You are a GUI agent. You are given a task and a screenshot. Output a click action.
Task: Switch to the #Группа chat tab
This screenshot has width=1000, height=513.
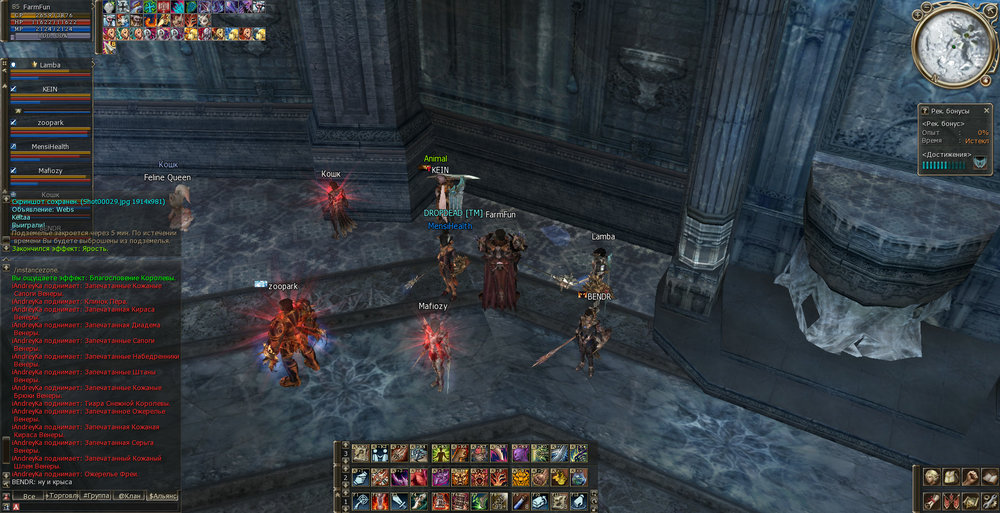[x=97, y=495]
